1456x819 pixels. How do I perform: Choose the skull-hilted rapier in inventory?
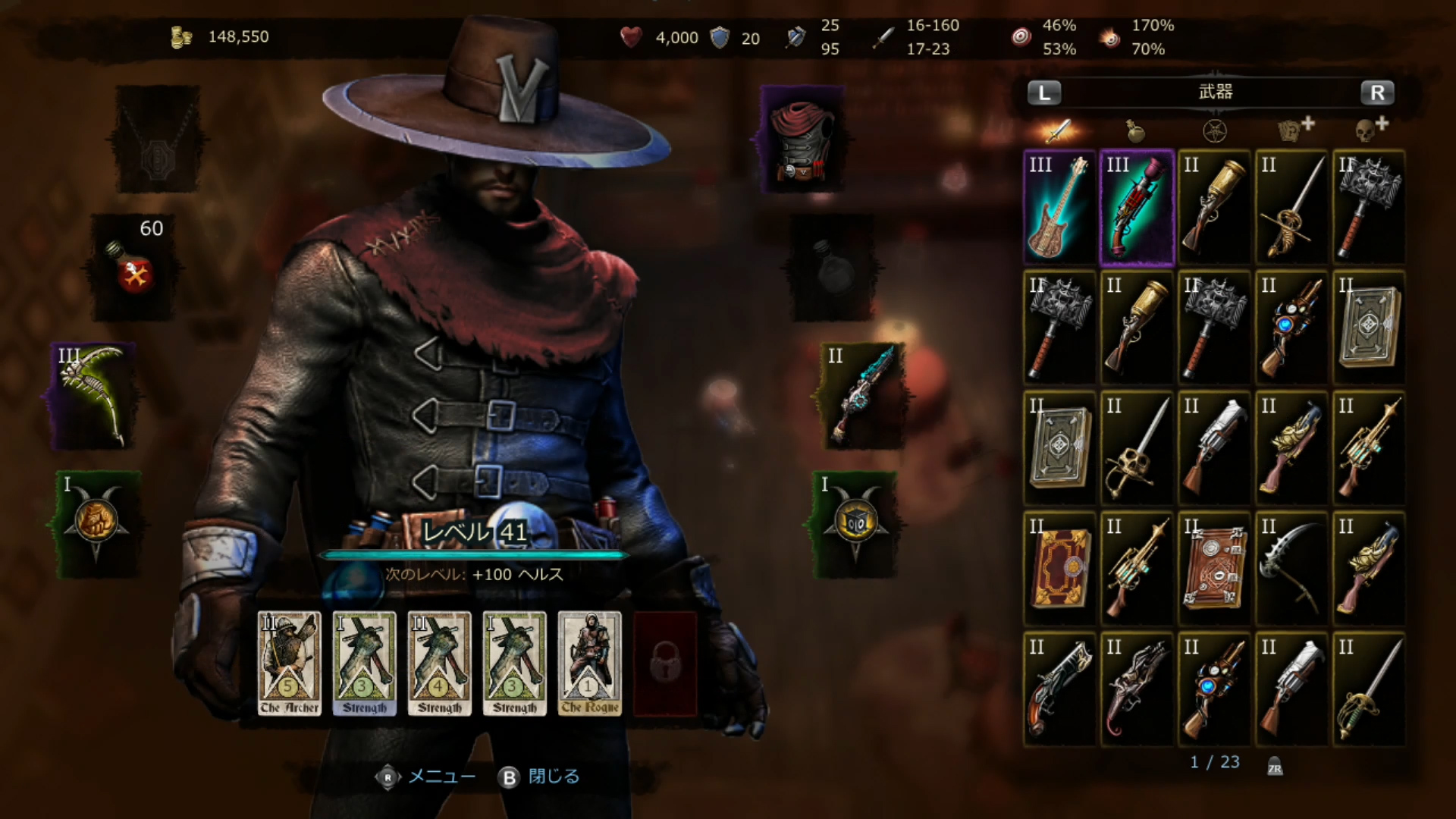(1137, 448)
